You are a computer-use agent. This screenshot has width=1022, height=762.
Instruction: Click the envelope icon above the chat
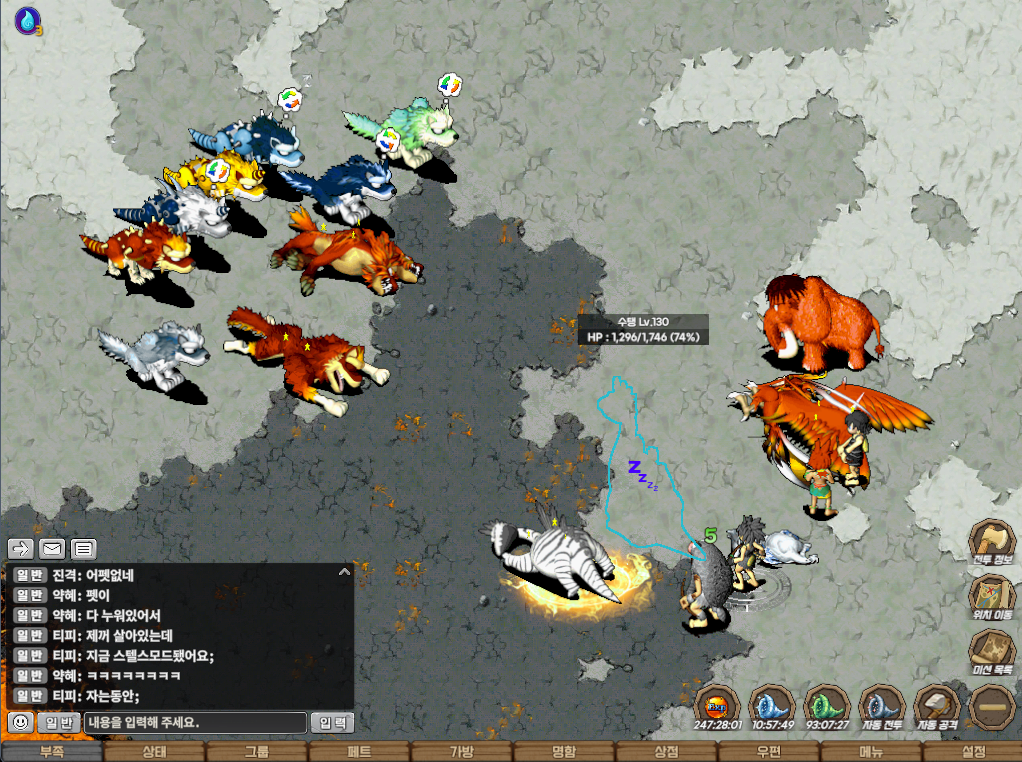point(51,548)
